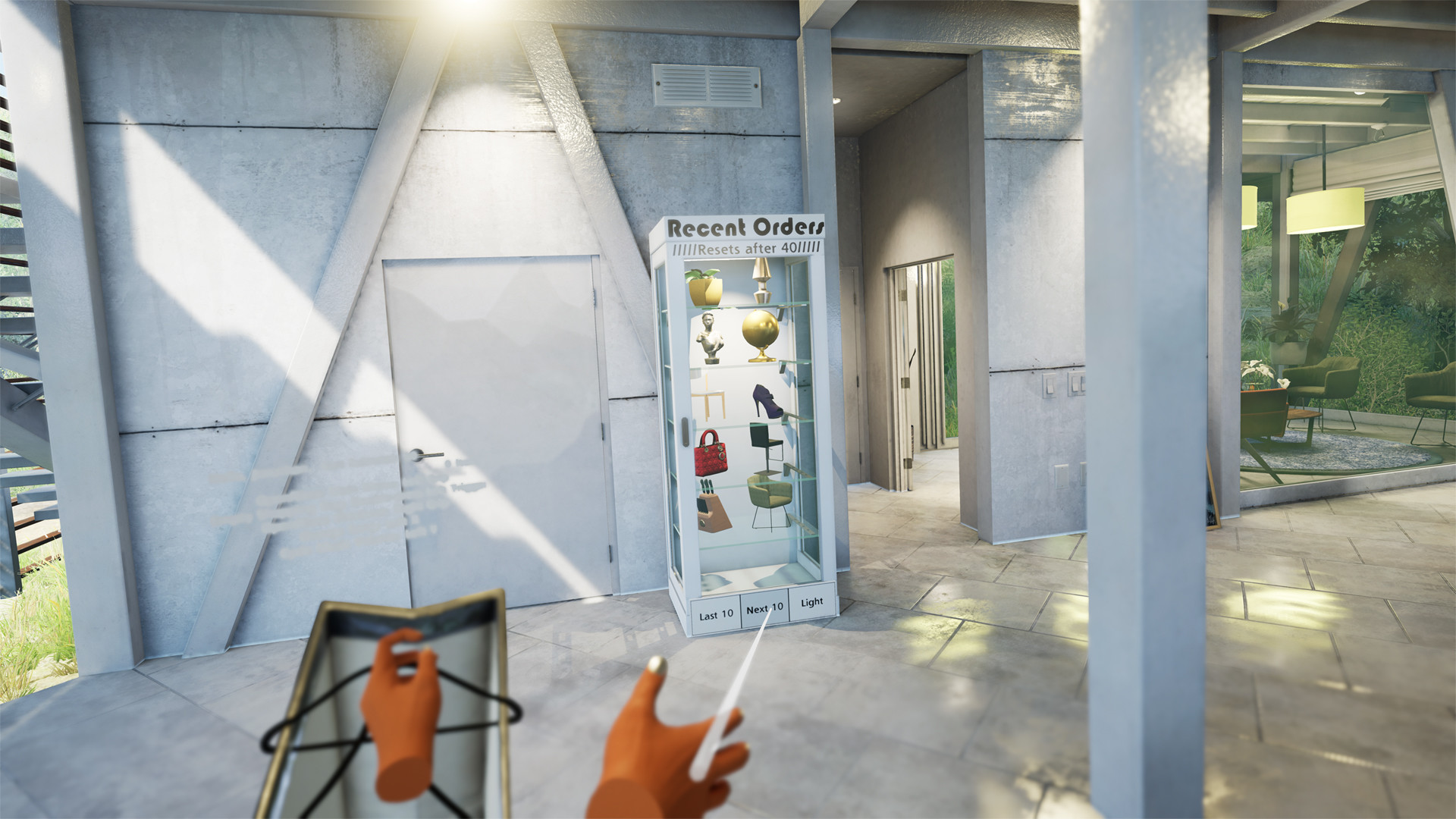The height and width of the screenshot is (819, 1456).
Task: Select the bust statue on the second shelf
Action: 711,334
